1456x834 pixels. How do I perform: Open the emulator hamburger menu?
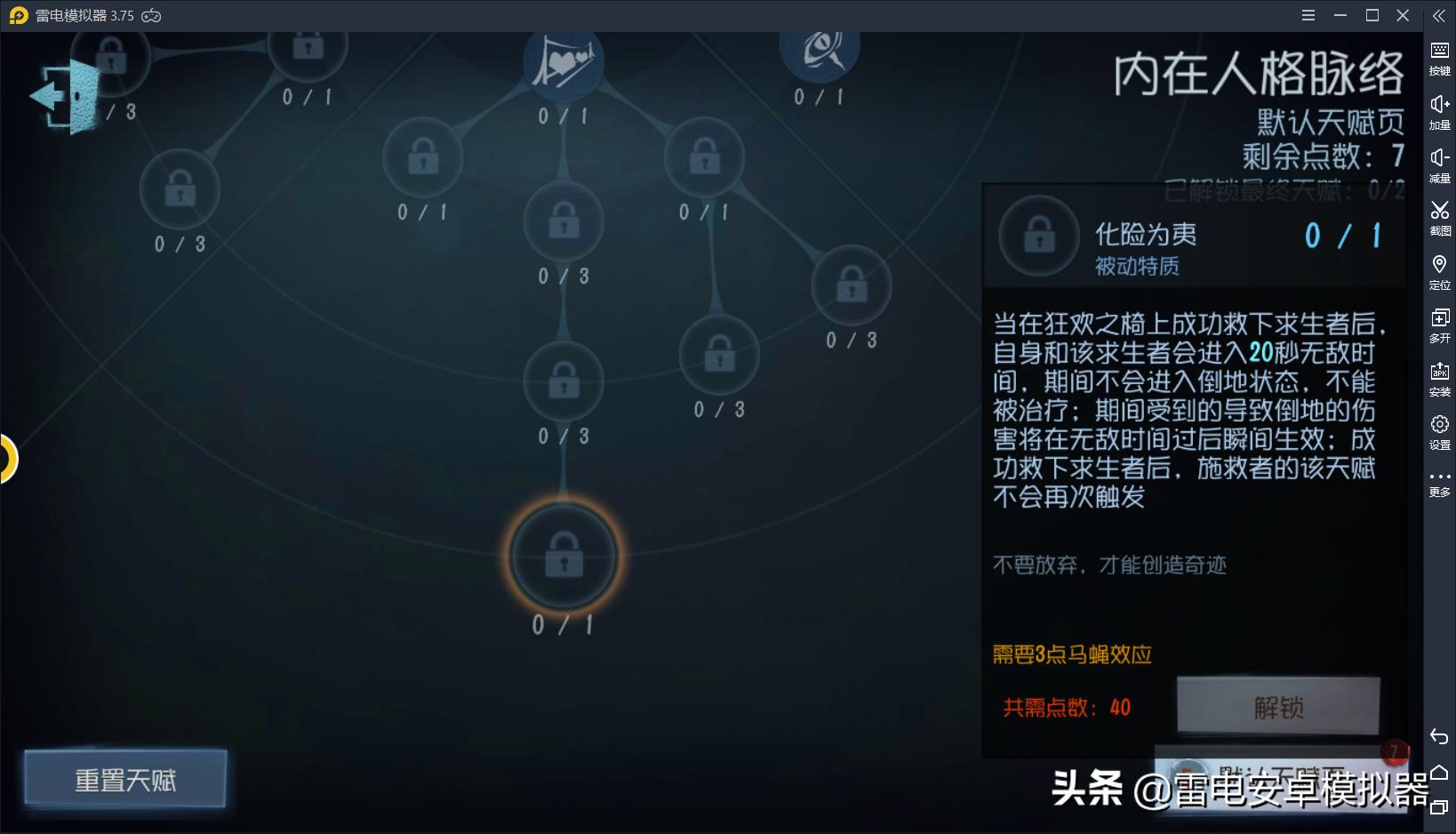pos(1308,15)
